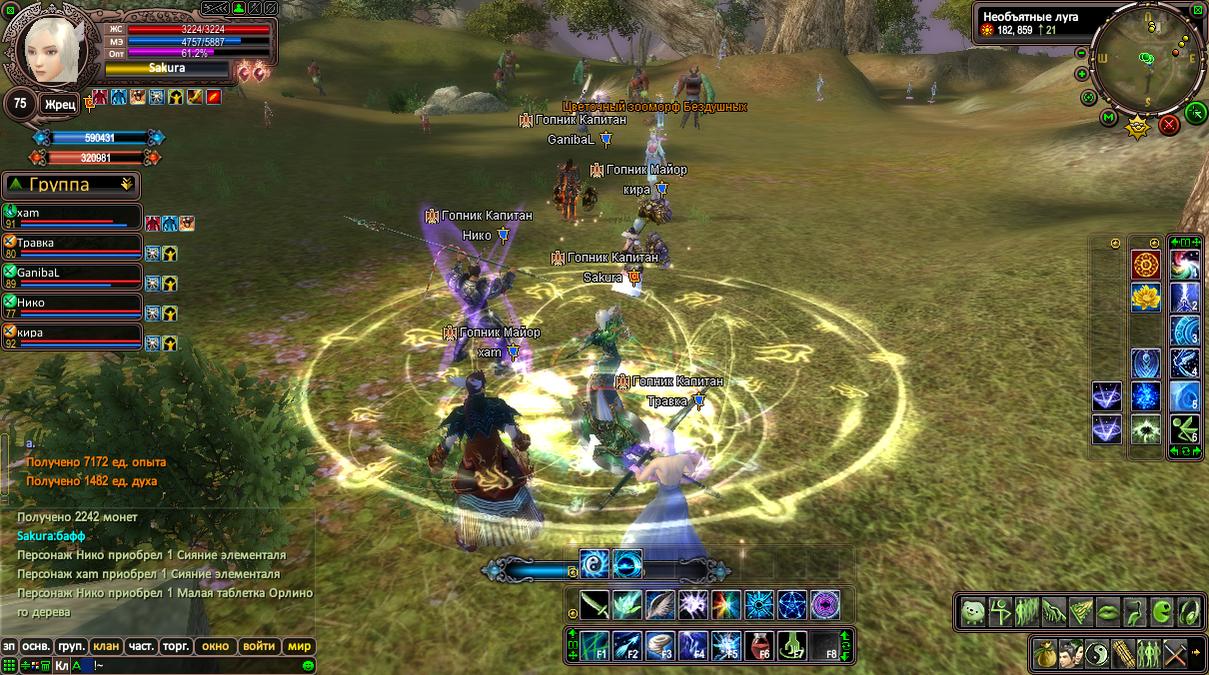
Task: Open the inventory bag icon
Action: (x=1046, y=652)
